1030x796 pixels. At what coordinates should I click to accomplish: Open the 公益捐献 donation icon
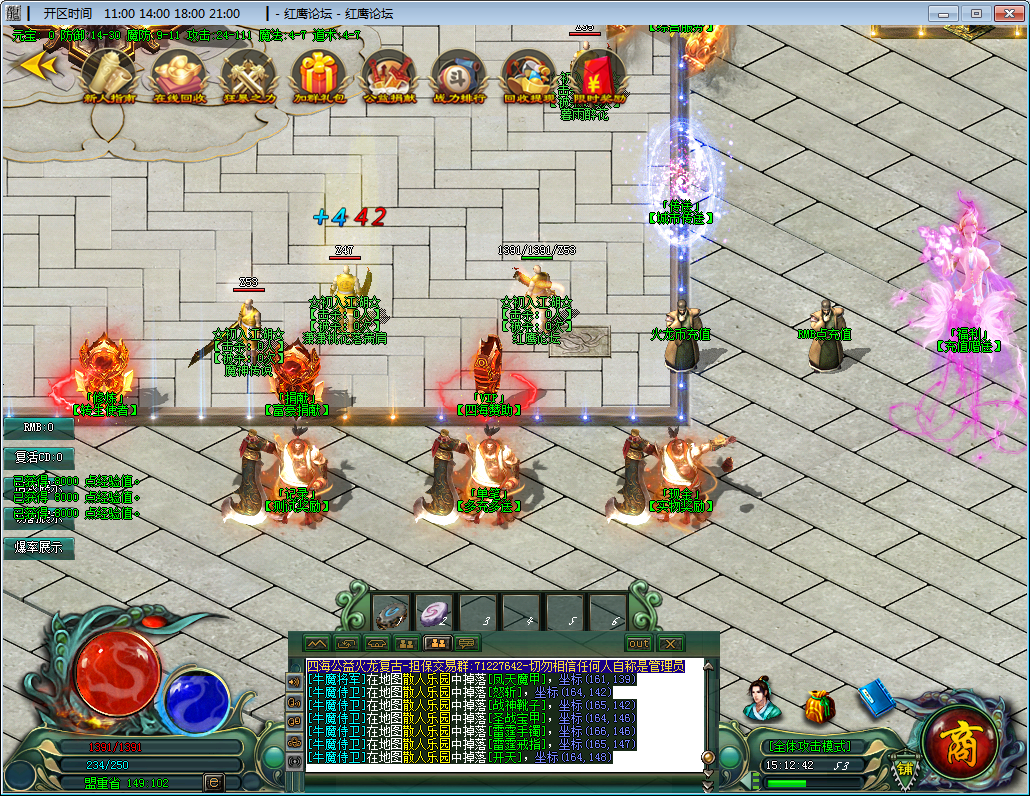(388, 73)
